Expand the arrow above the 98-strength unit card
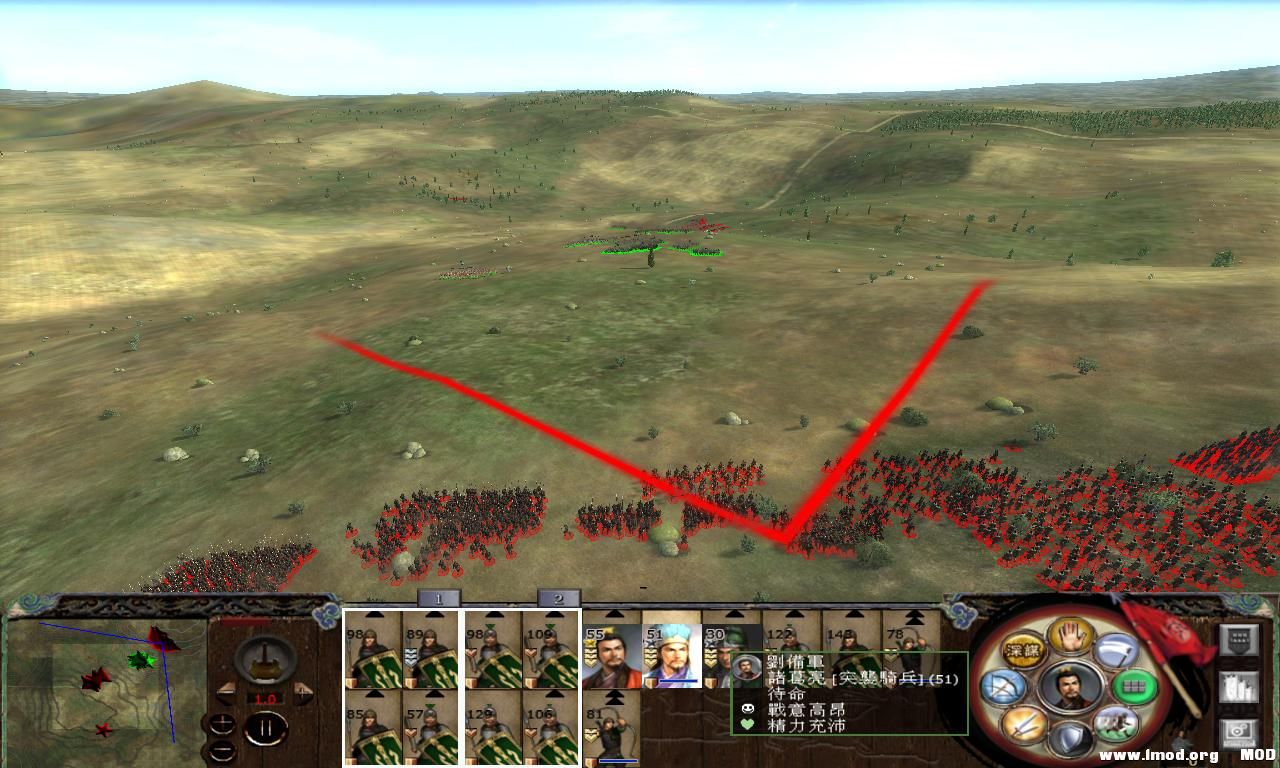This screenshot has height=768, width=1280. 372,613
